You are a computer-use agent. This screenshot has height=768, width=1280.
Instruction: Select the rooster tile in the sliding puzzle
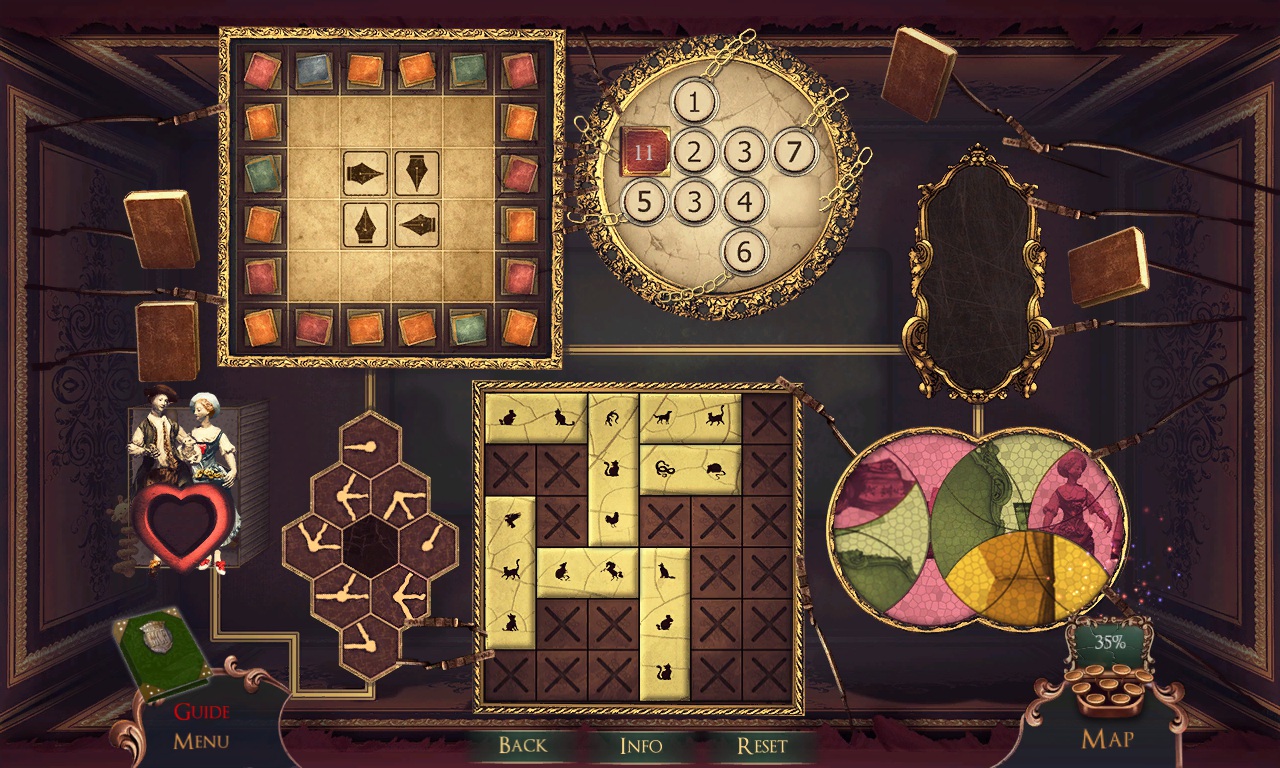coord(614,519)
